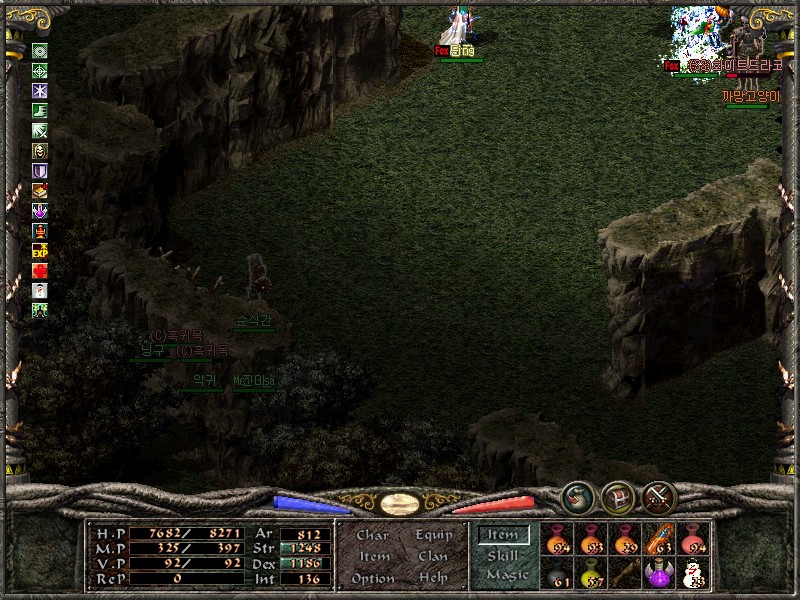The image size is (800, 600).
Task: Use the black potion stacked at 61
Action: coord(557,574)
